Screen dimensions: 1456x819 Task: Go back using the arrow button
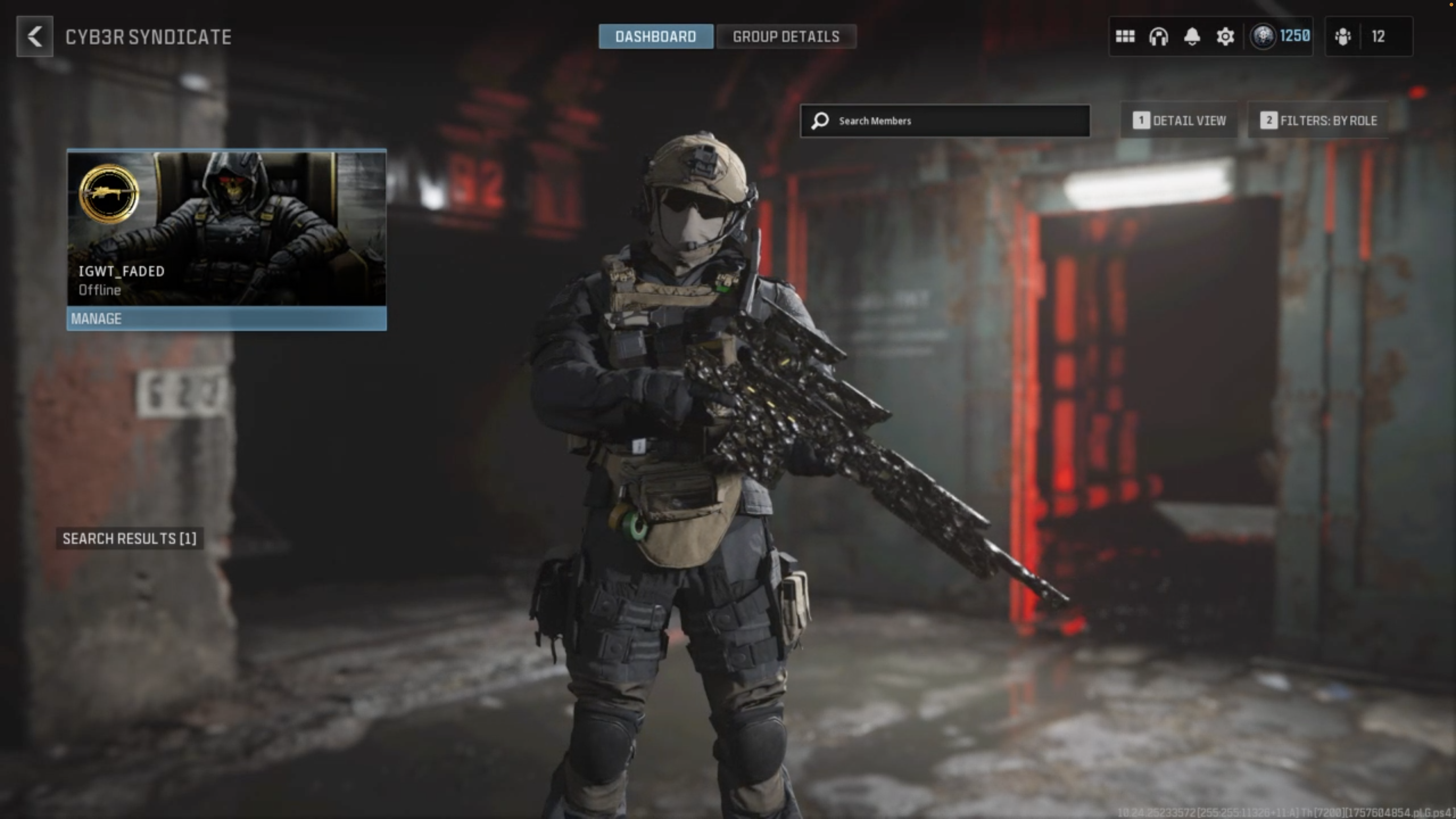pyautogui.click(x=34, y=37)
